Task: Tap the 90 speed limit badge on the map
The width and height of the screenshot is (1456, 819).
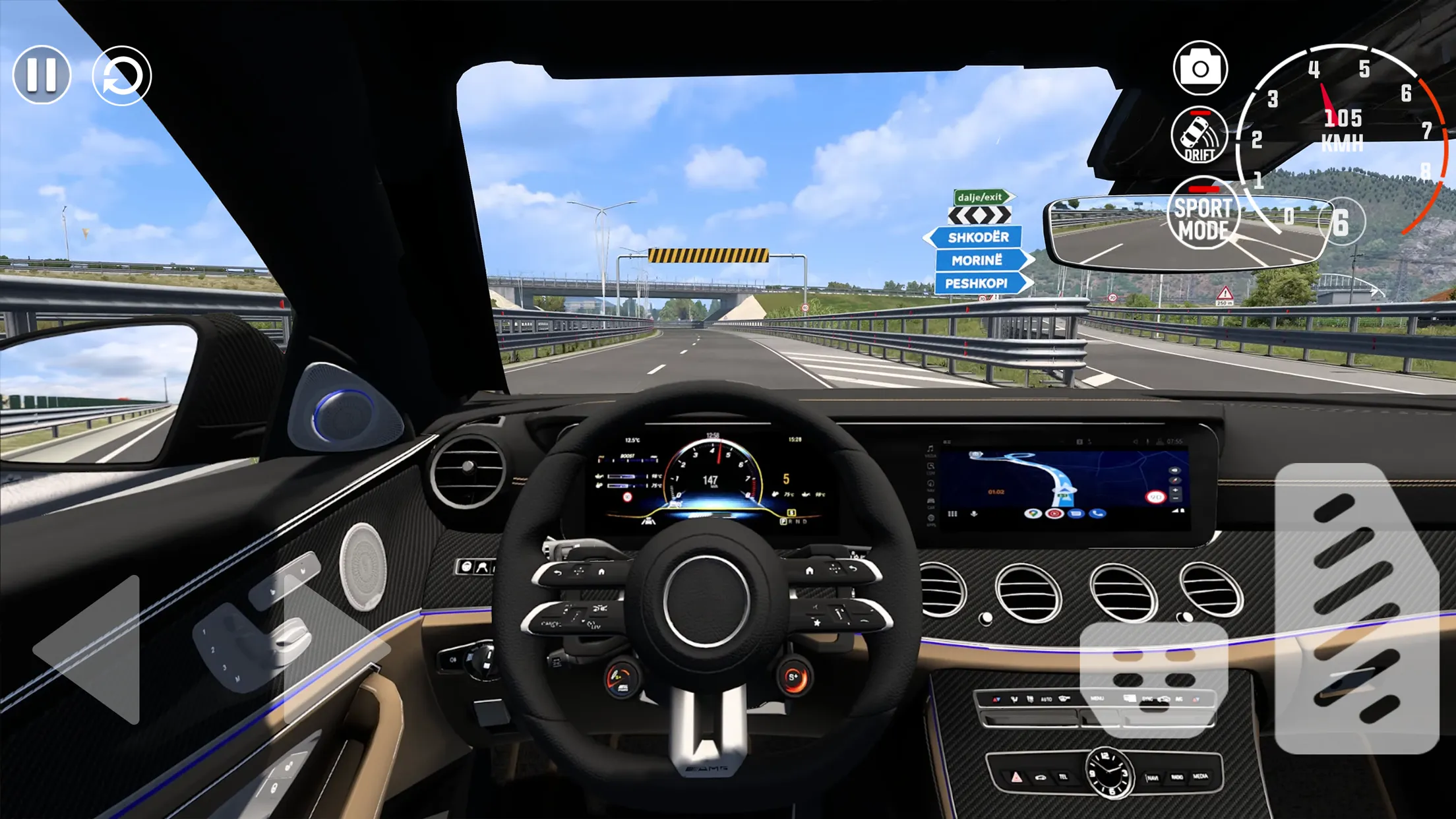Action: [1156, 497]
